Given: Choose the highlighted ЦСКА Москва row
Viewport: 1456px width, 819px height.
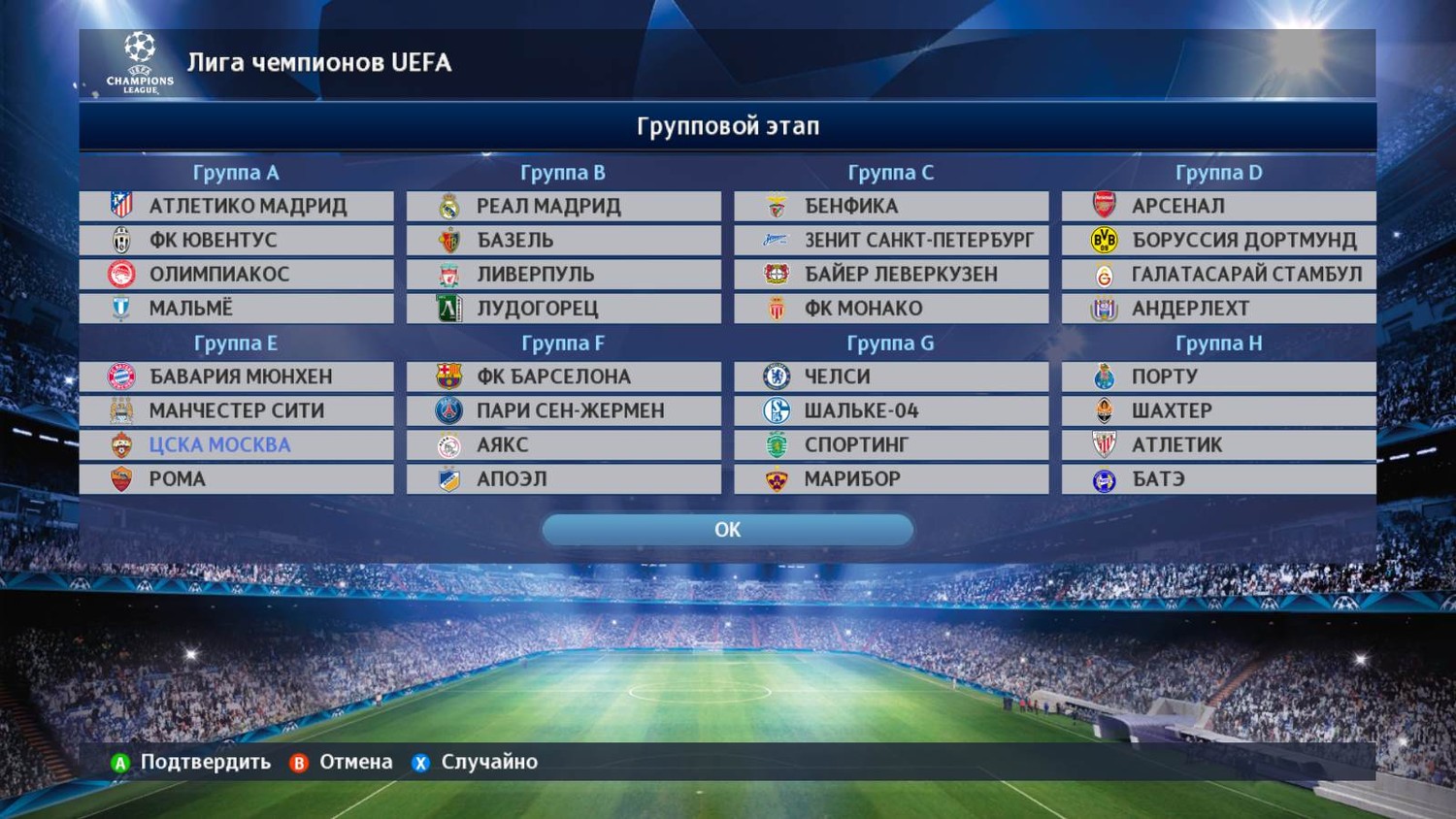Looking at the screenshot, I should (x=237, y=444).
